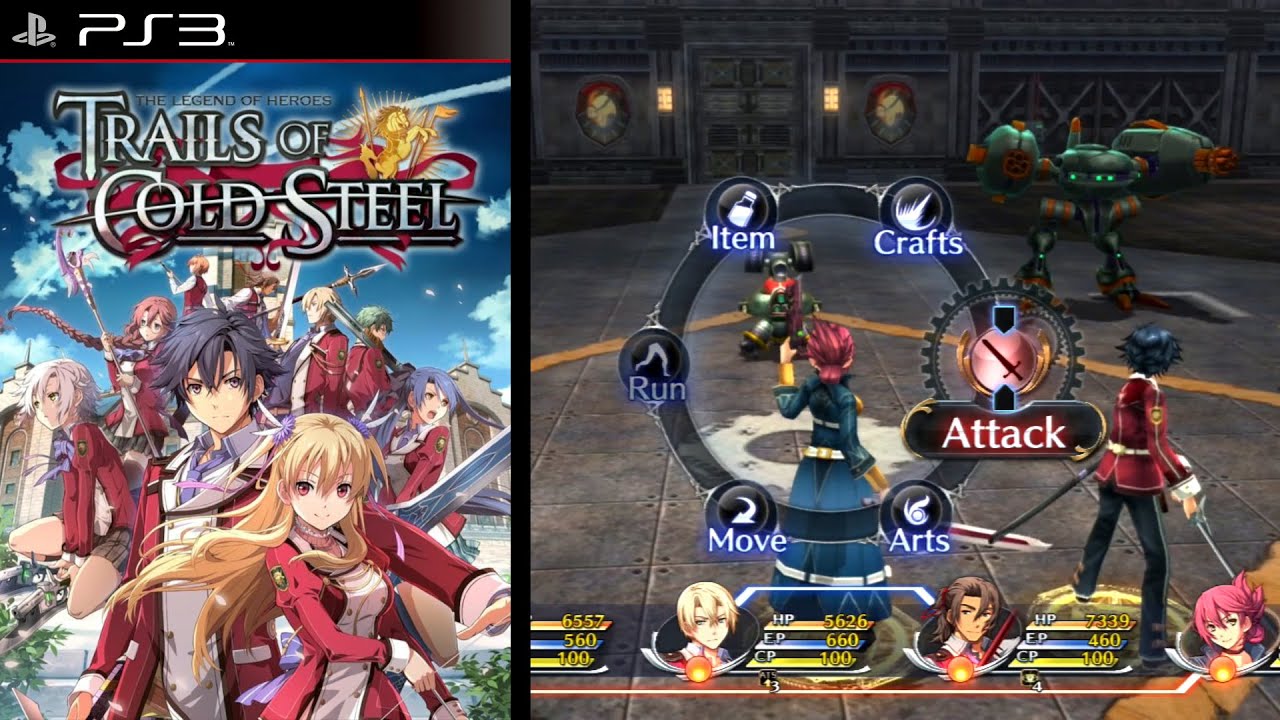Select the Arts label in the command ring

coord(918,541)
